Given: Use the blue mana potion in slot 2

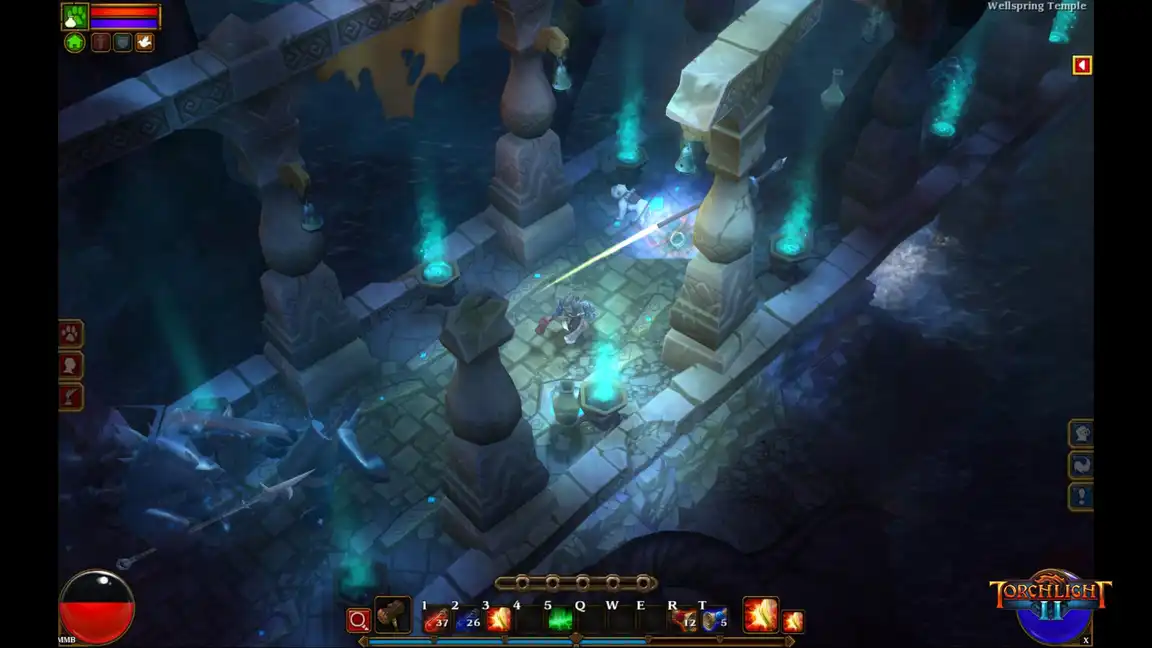Looking at the screenshot, I should tap(467, 620).
